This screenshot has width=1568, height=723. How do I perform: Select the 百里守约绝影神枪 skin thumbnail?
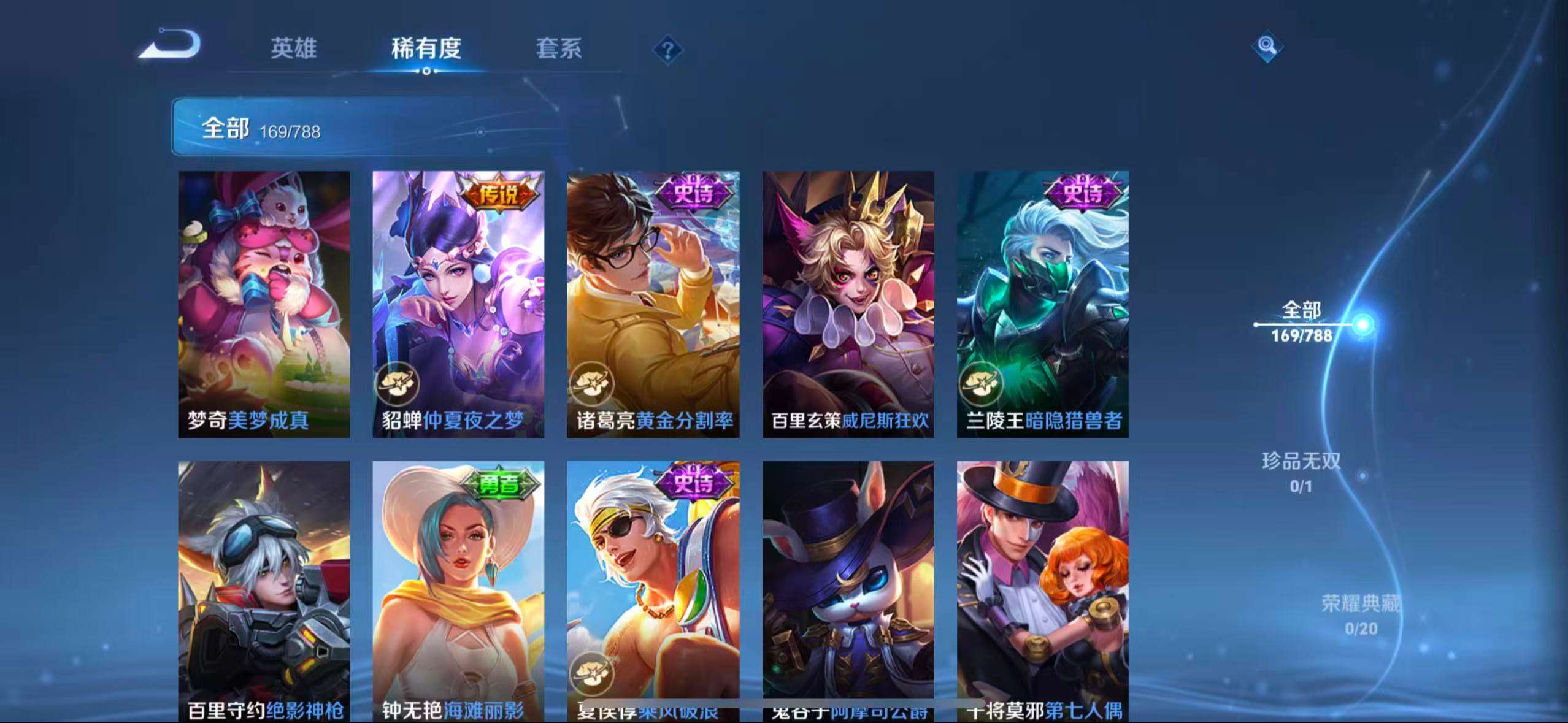264,589
